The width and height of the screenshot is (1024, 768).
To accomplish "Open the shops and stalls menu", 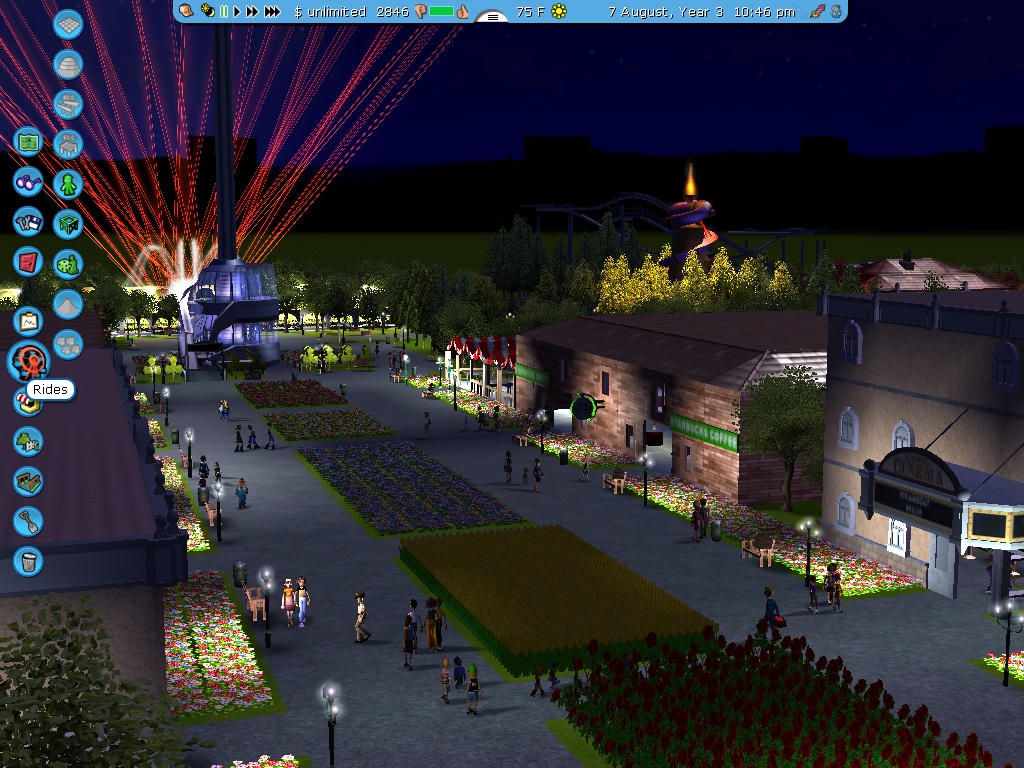I will (x=28, y=401).
